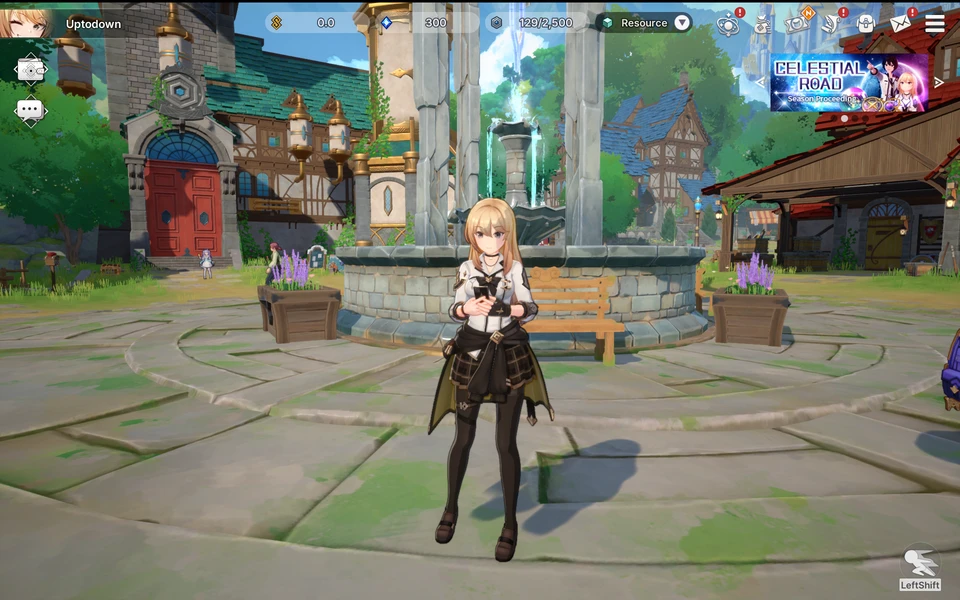Open the camera photo mode icon
This screenshot has width=960, height=600.
point(30,69)
